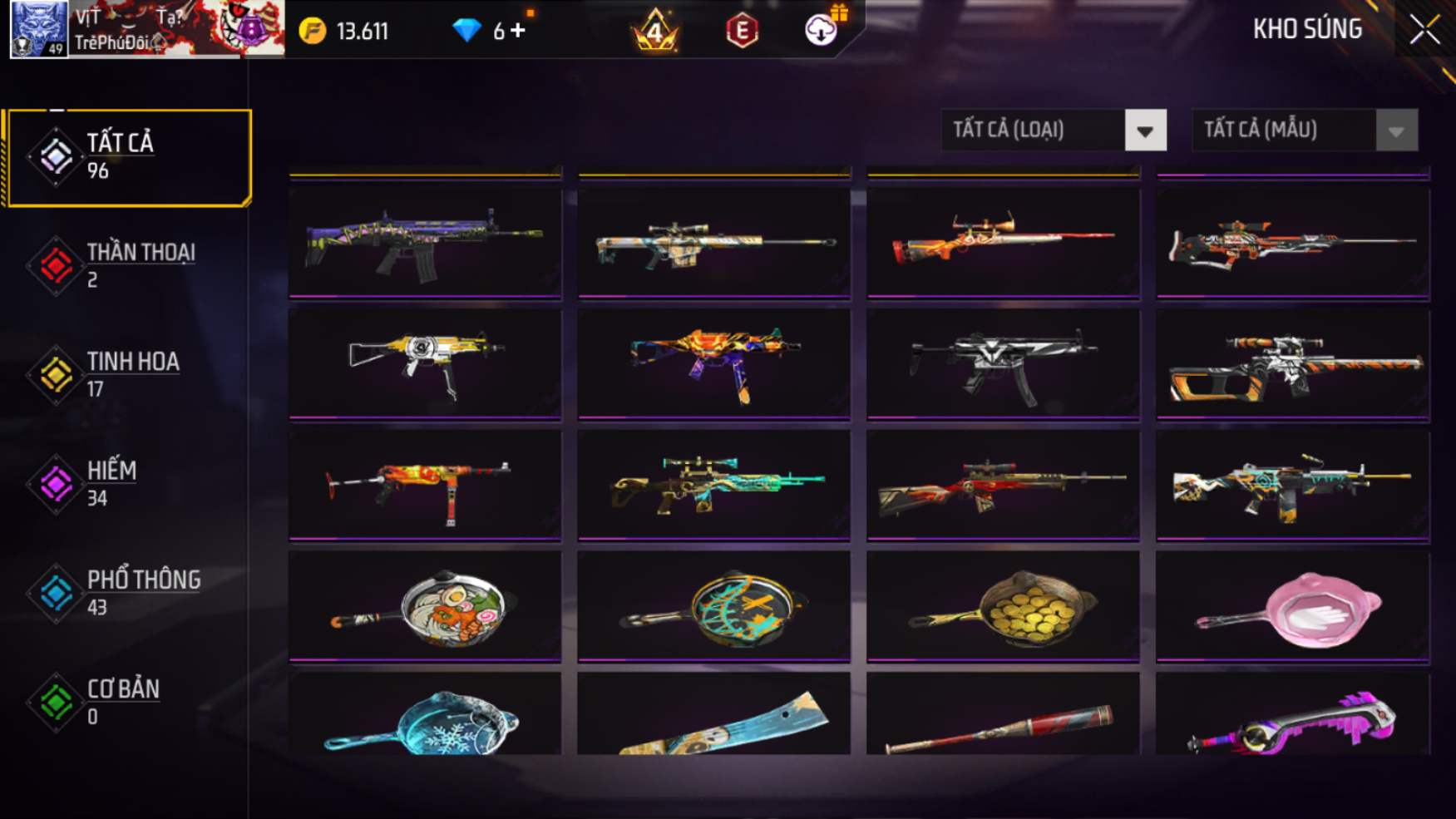This screenshot has height=819, width=1456.
Task: Choose the ramen noodle frying pan skin
Action: pos(425,607)
